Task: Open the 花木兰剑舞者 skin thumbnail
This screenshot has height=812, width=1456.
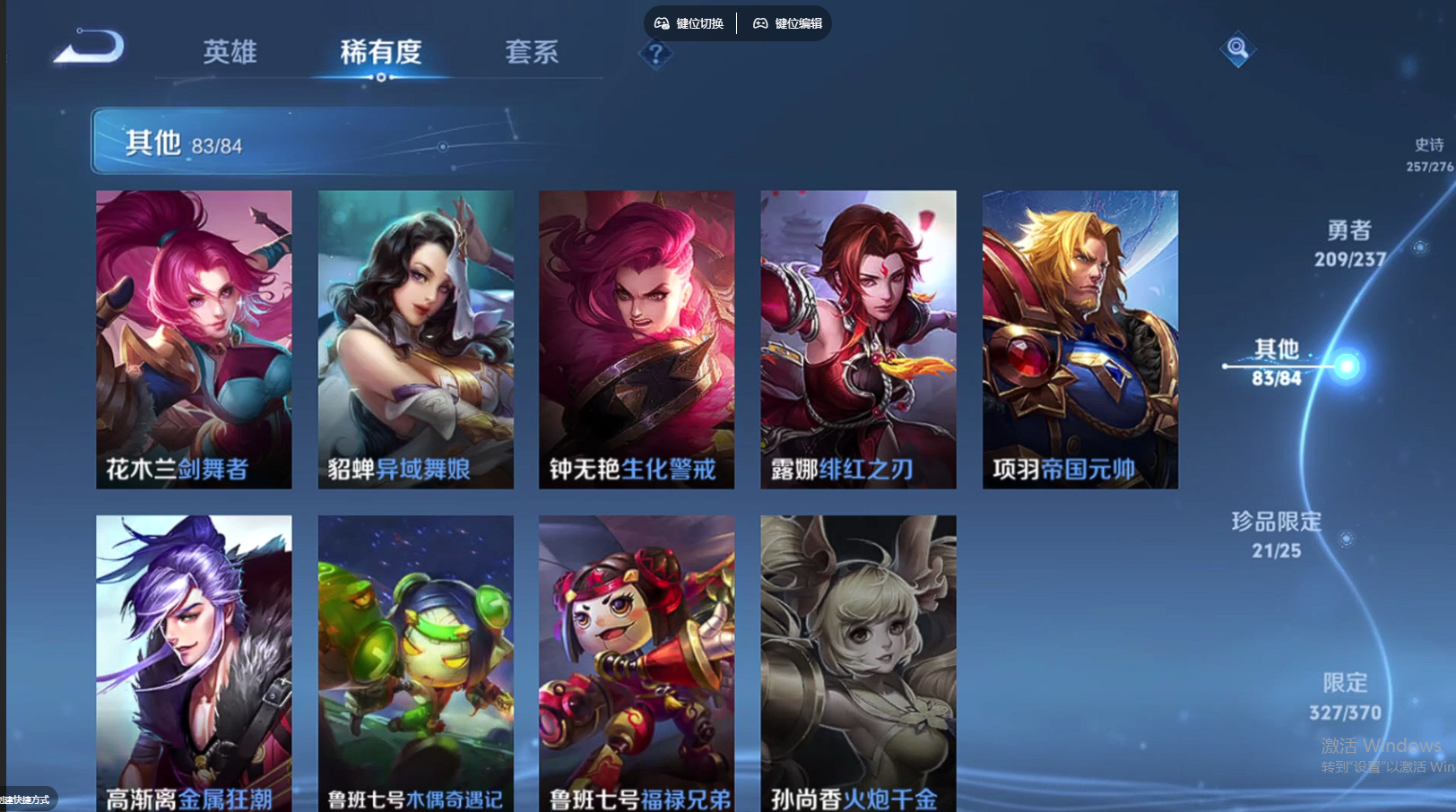Action: pos(194,338)
